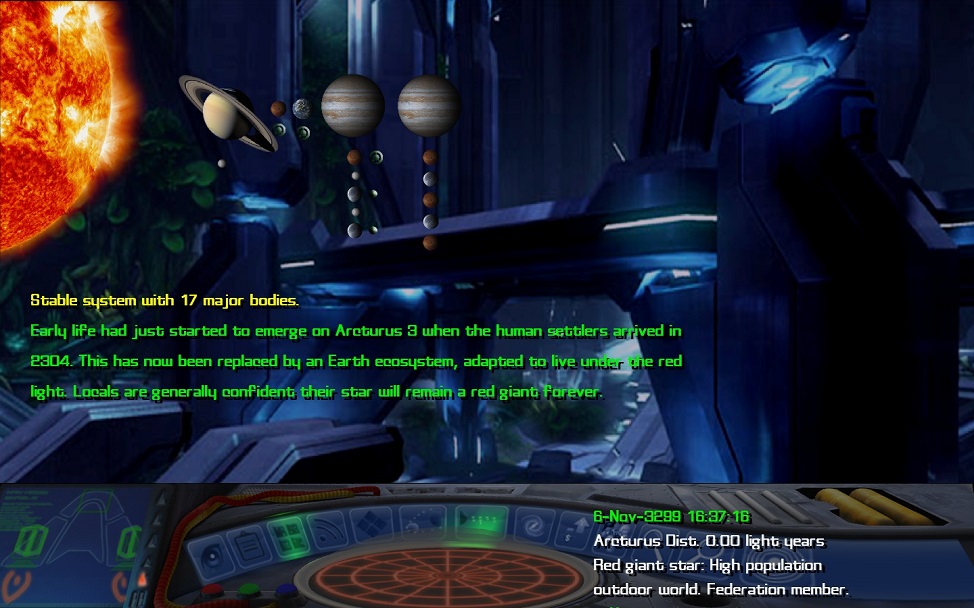Select the ringed gas giant planet
This screenshot has width=974, height=608.
228,112
